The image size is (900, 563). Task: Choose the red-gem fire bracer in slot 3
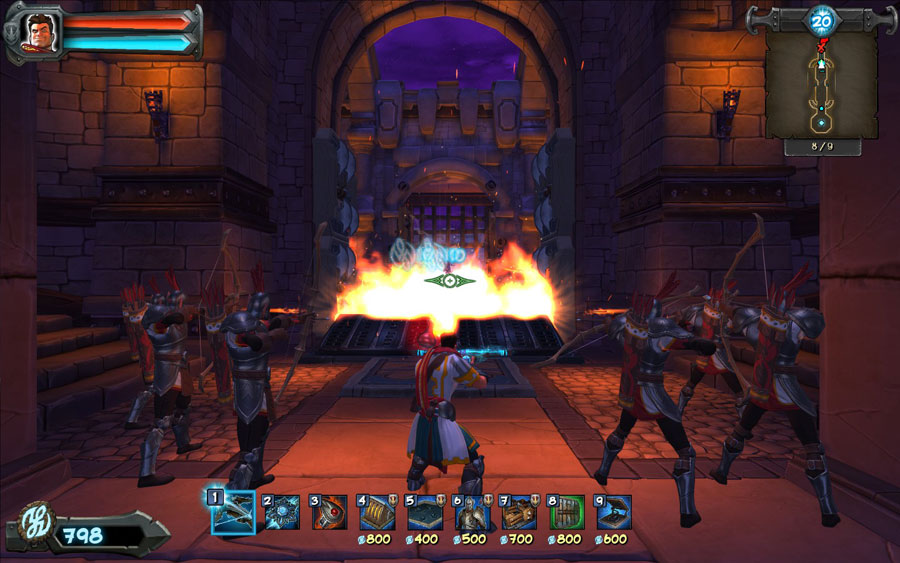[328, 512]
